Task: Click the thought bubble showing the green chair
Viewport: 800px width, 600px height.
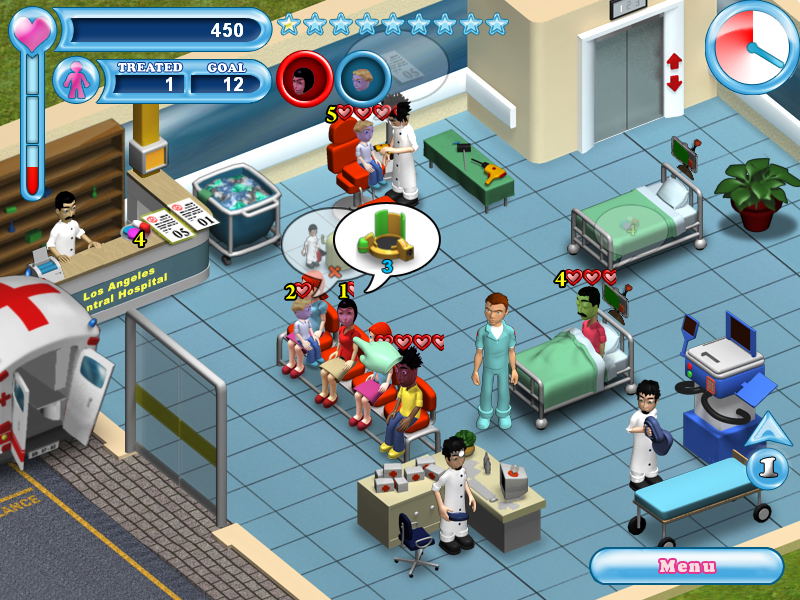Action: (386, 238)
